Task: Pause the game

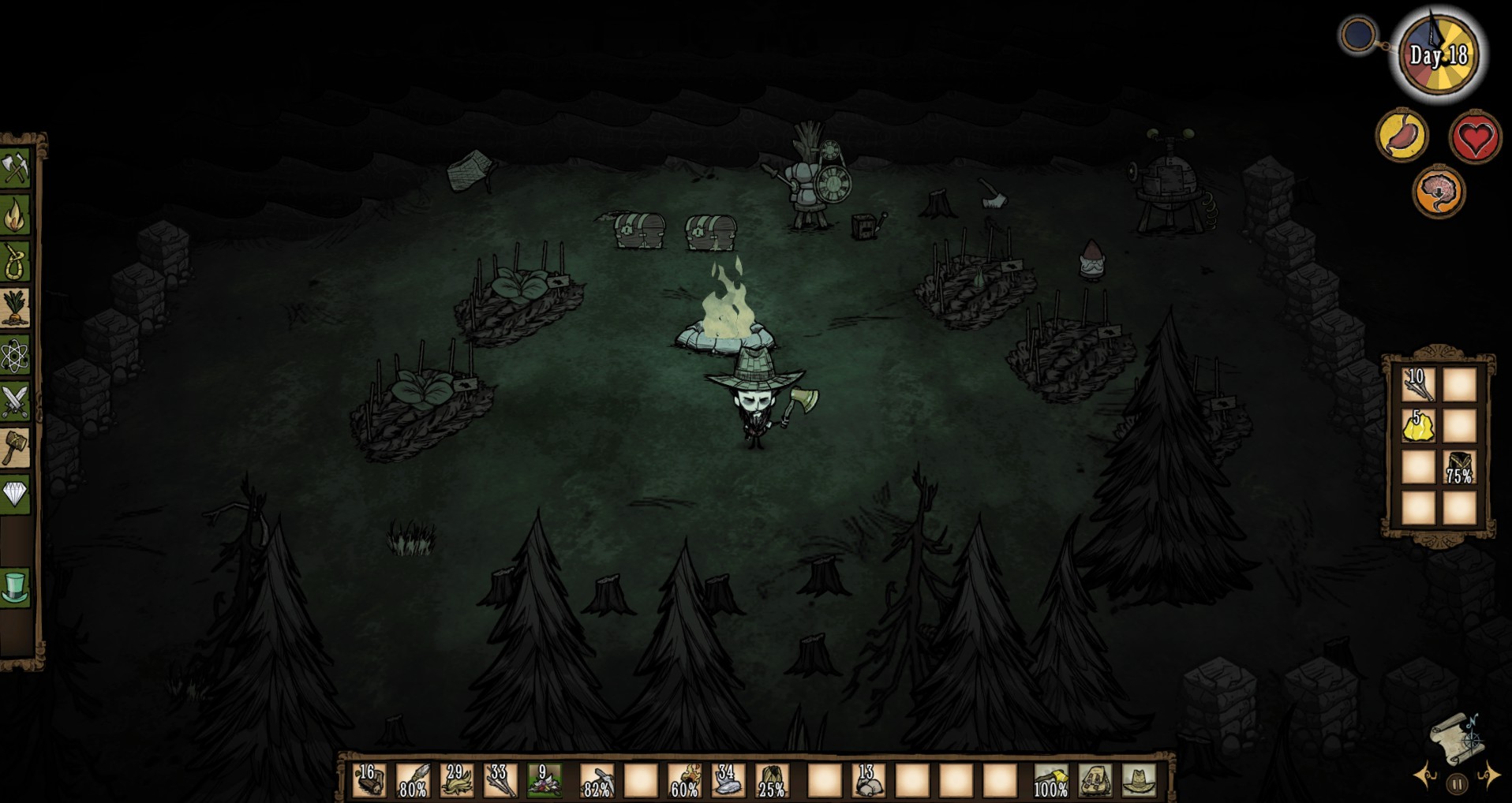Action: [1457, 784]
